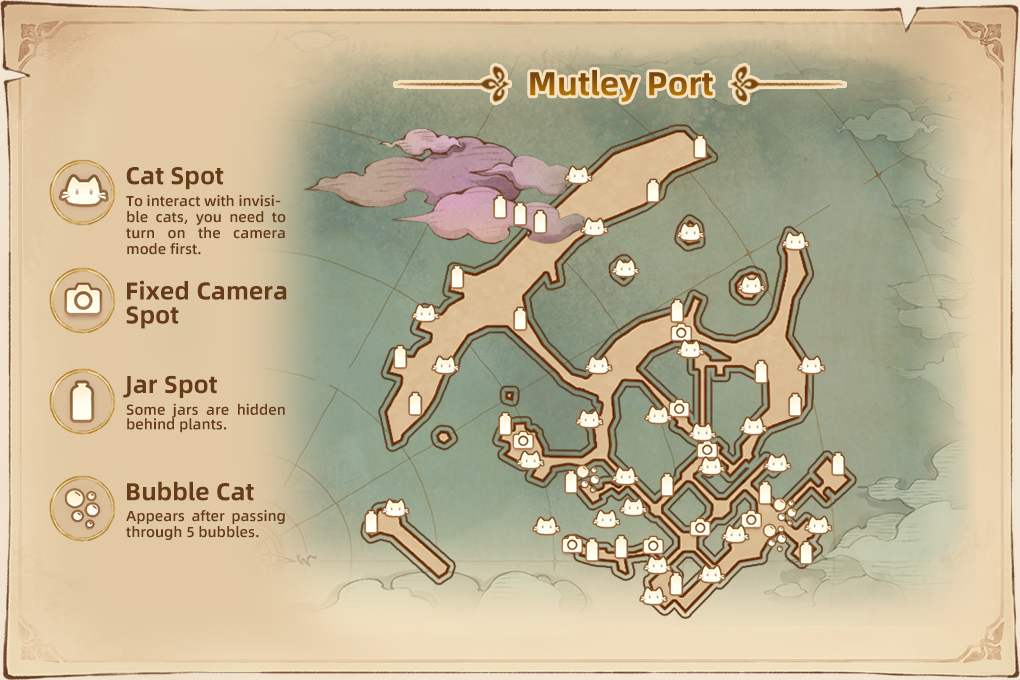Click the Jar Spot legend entry

coord(84,400)
